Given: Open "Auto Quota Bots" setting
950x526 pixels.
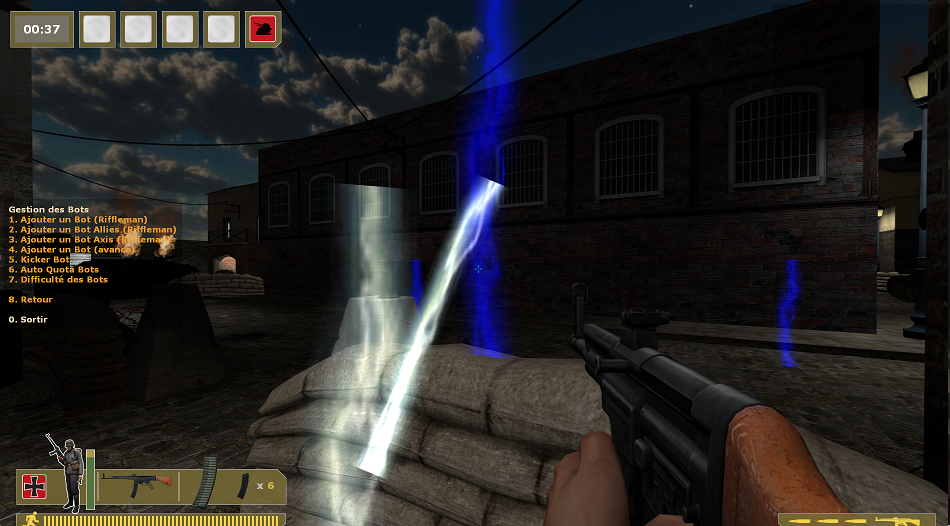Looking at the screenshot, I should pyautogui.click(x=54, y=269).
